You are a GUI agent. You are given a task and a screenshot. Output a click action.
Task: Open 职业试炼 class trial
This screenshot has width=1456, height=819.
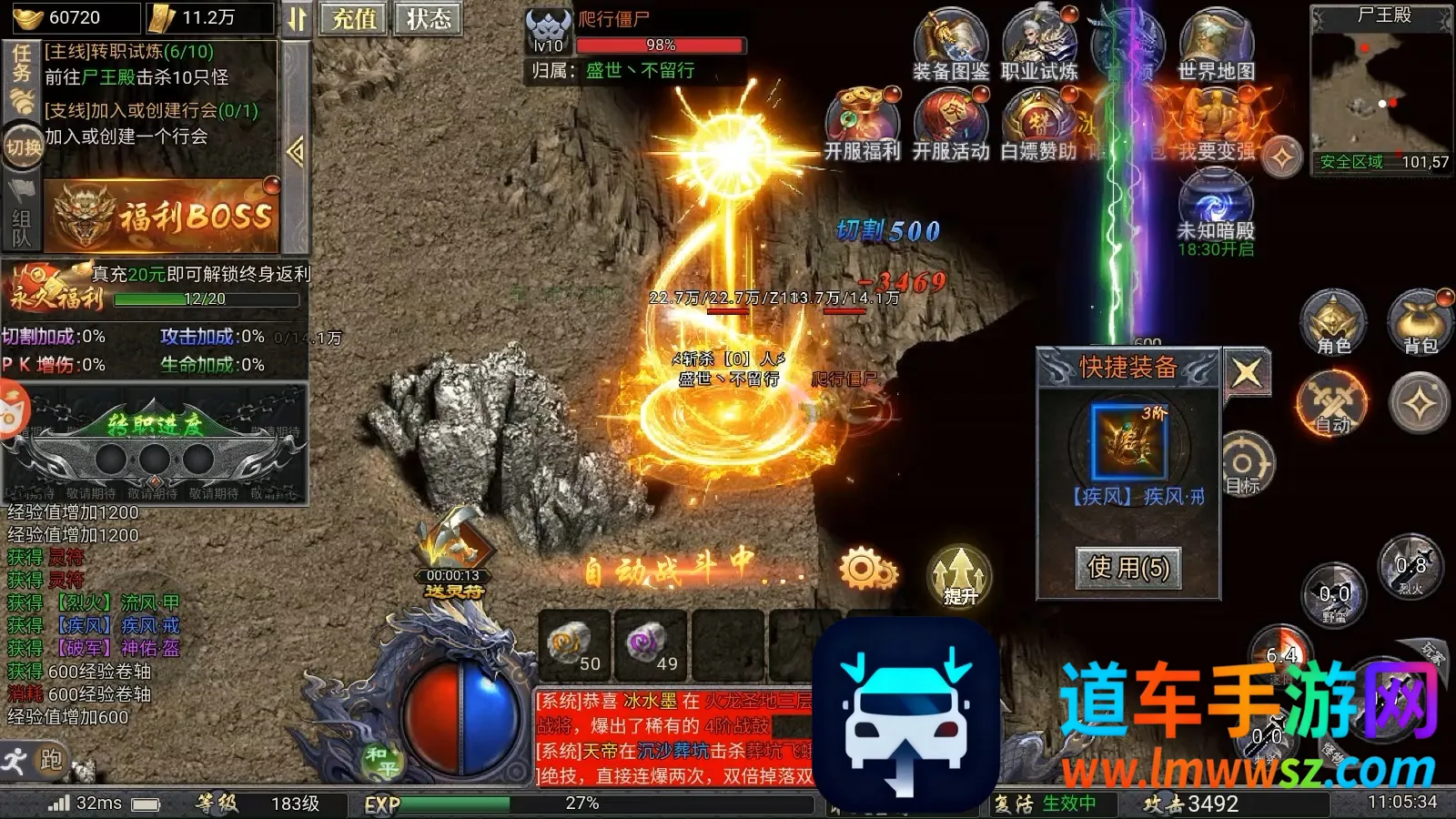coord(1039,45)
